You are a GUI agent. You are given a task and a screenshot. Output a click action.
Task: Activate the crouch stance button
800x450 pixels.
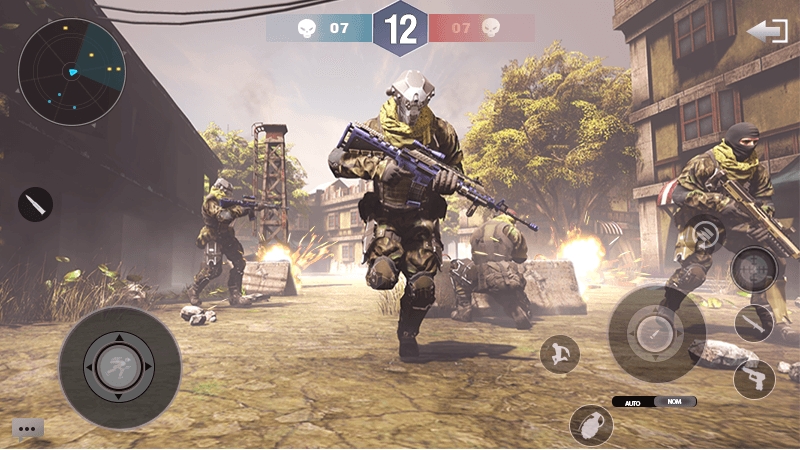click(x=559, y=353)
